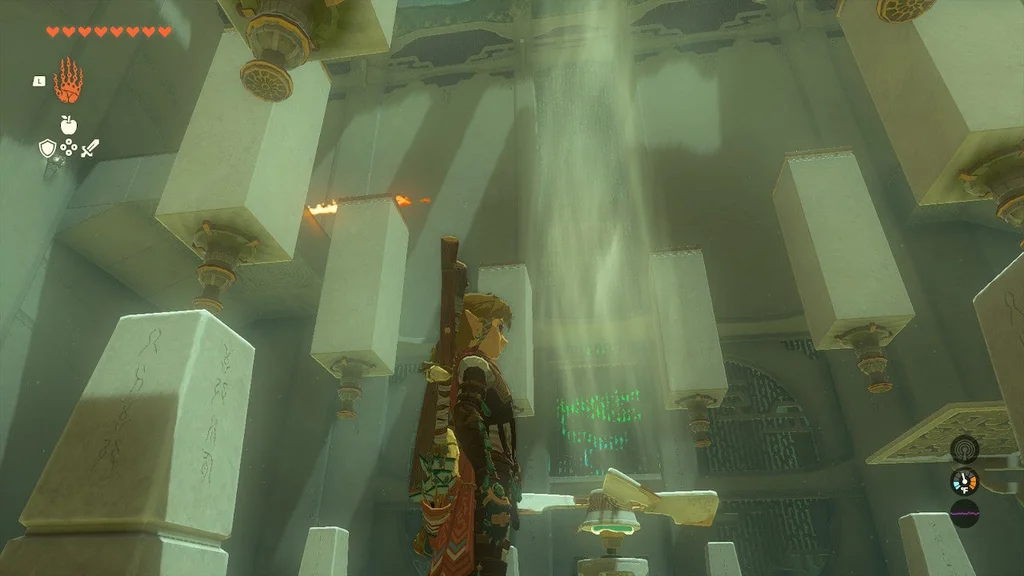
Task: Select the apple material quick-slot icon
Action: 68,125
